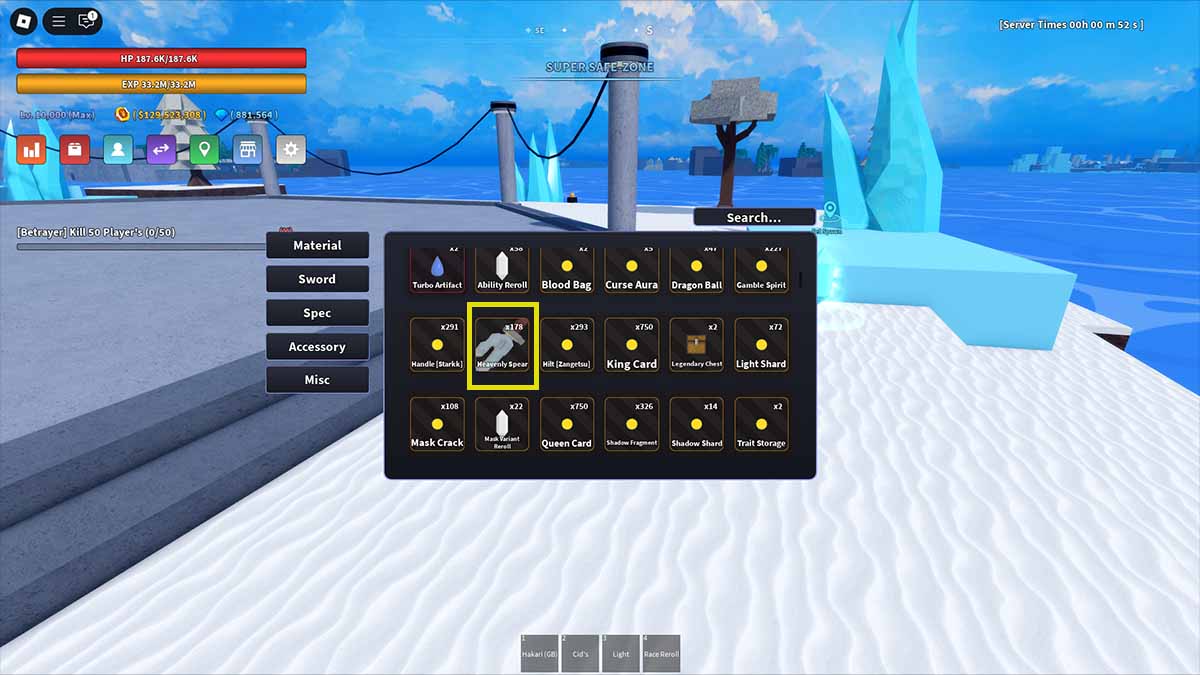The height and width of the screenshot is (675, 1200).
Task: Equip the Race Reroll hotbar slot
Action: [661, 652]
